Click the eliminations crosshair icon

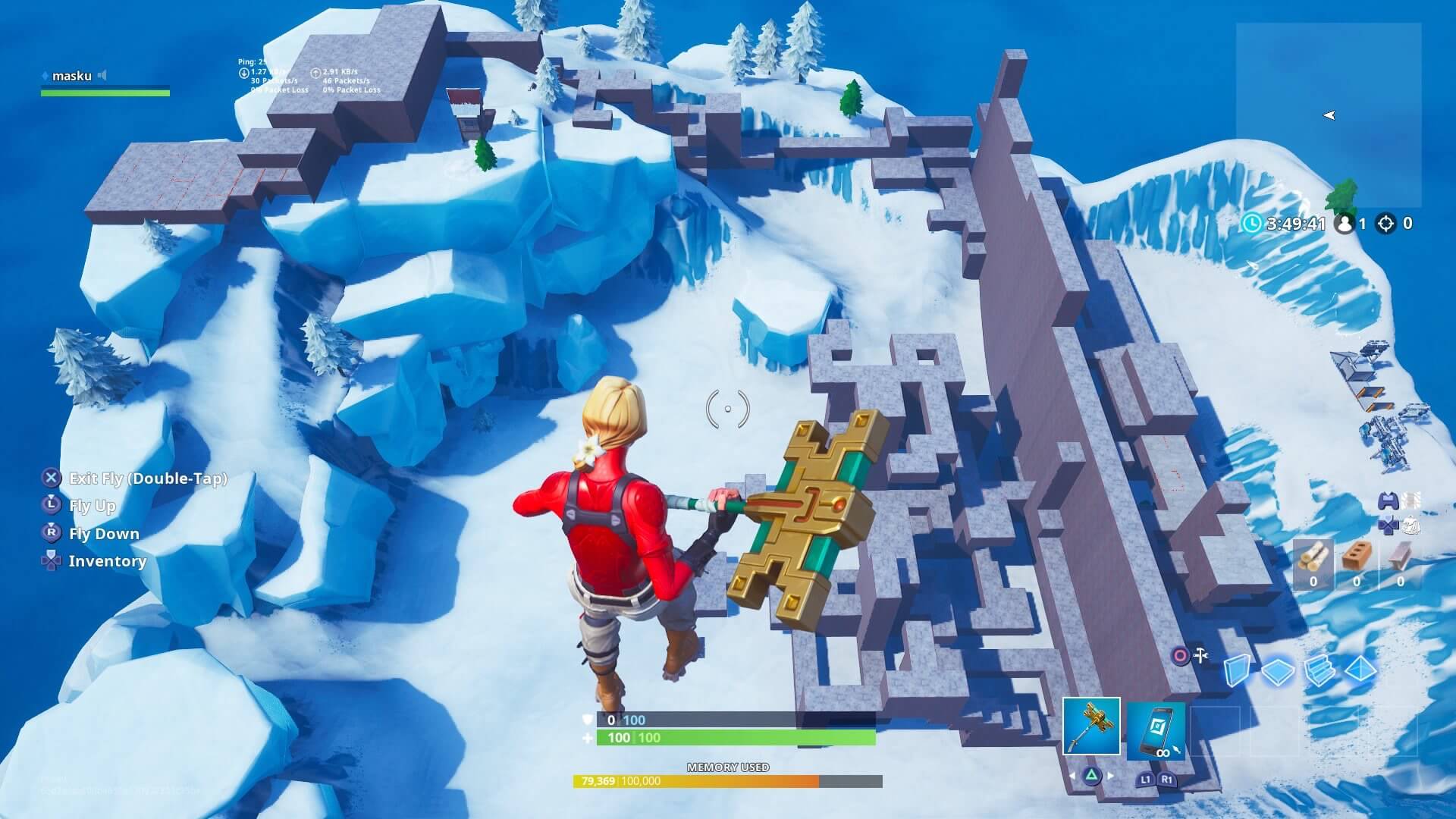(1386, 224)
